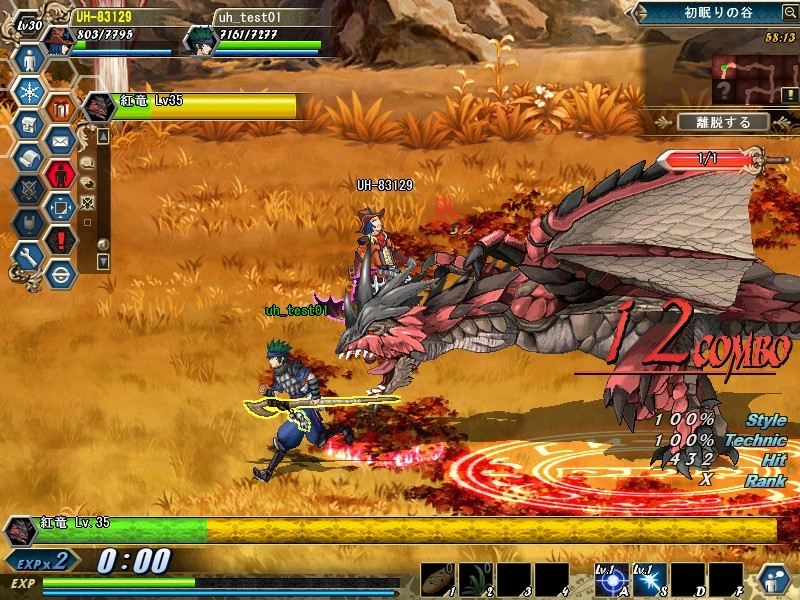Use the herb item in slot 2
Screen dimensions: 800x600
475,578
